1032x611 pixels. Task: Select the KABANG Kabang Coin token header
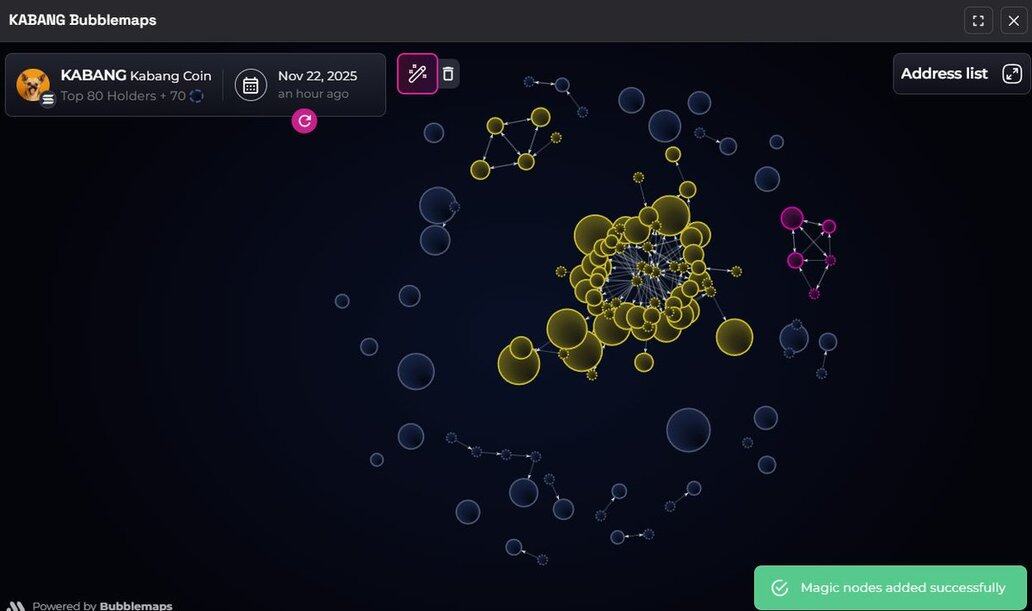pyautogui.click(x=135, y=76)
